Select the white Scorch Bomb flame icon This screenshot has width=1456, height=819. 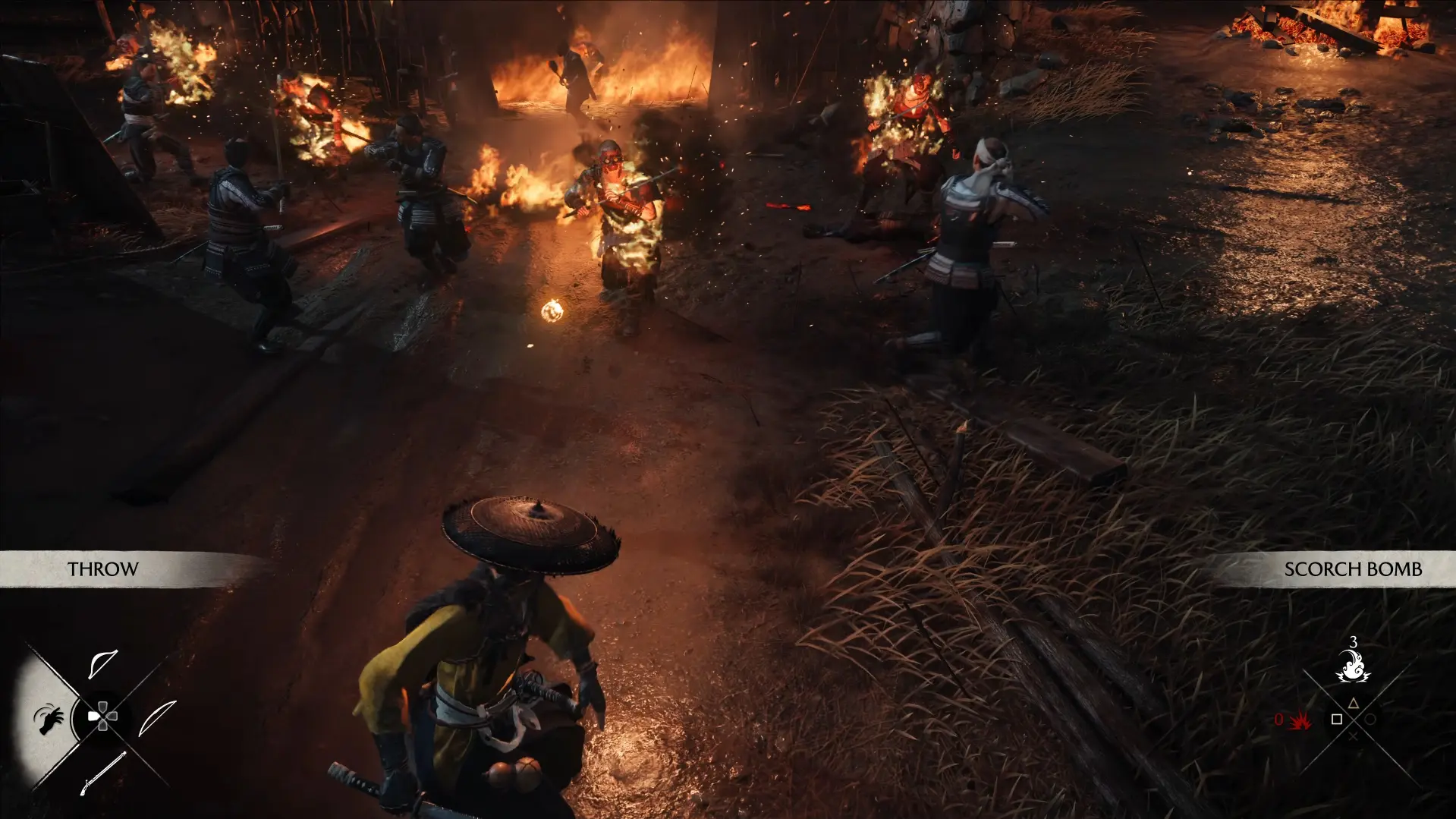click(x=1353, y=666)
